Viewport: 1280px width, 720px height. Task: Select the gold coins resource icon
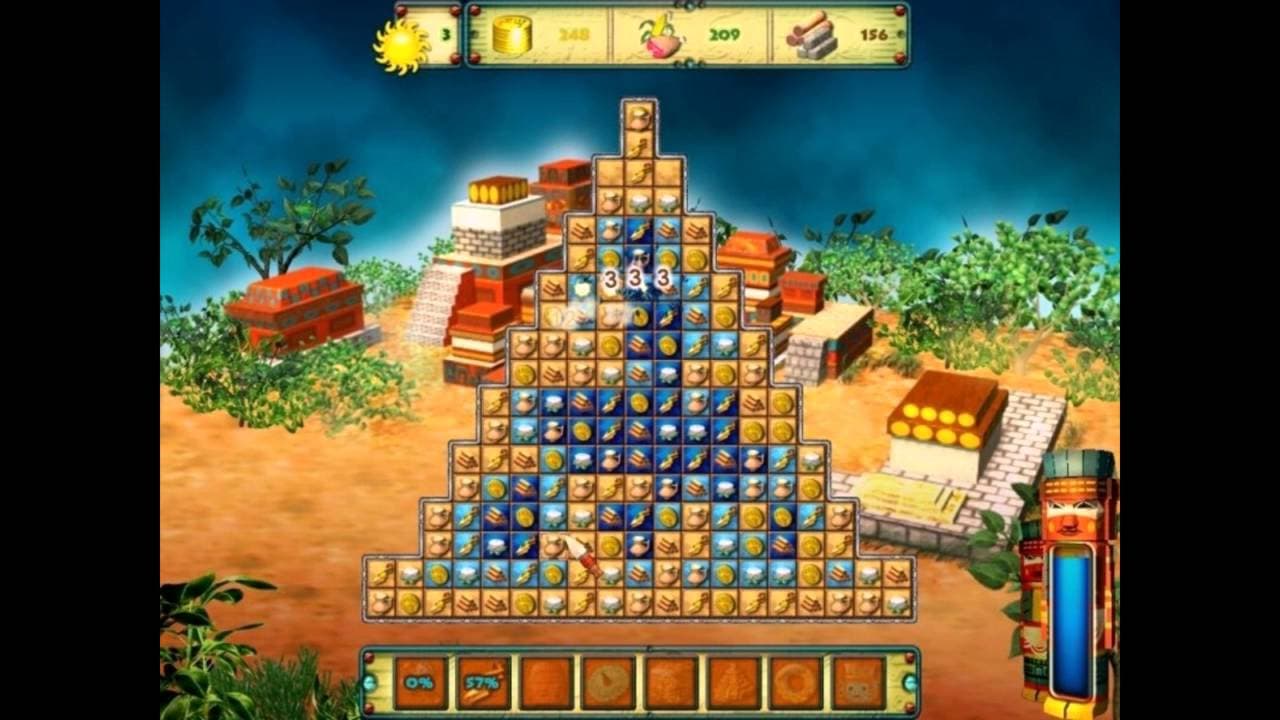(512, 38)
